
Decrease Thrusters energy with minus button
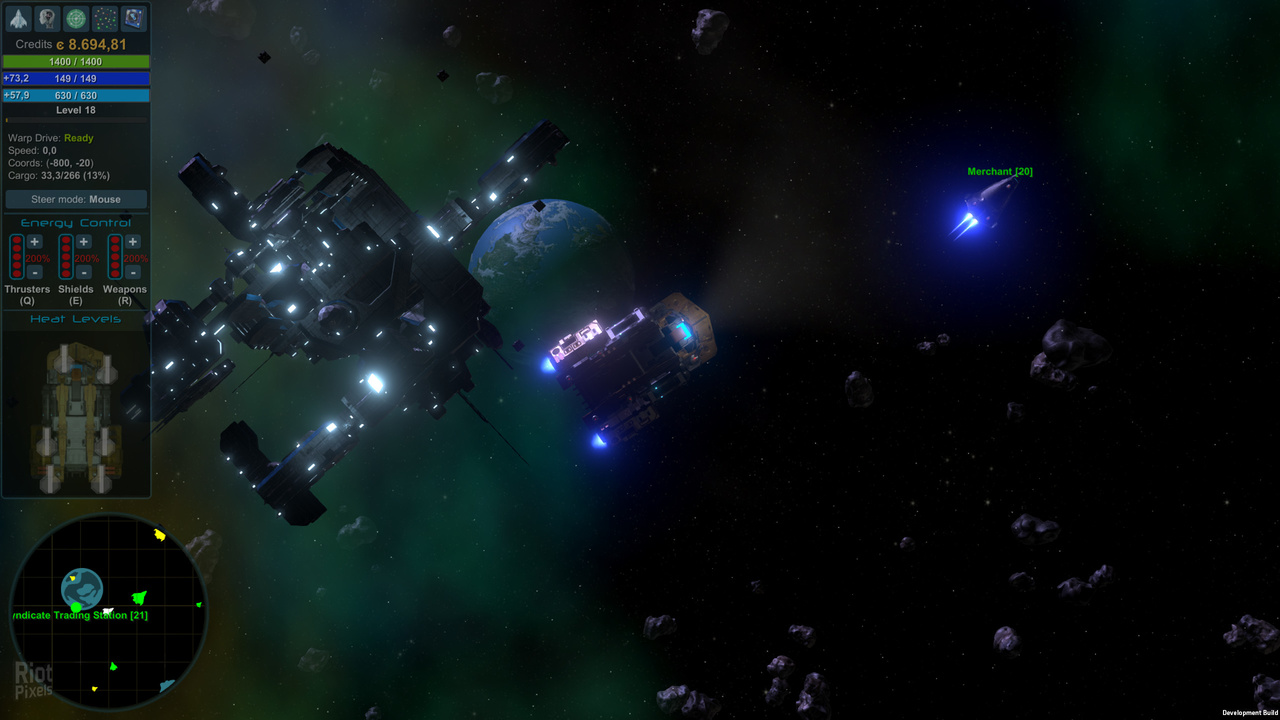pos(35,272)
